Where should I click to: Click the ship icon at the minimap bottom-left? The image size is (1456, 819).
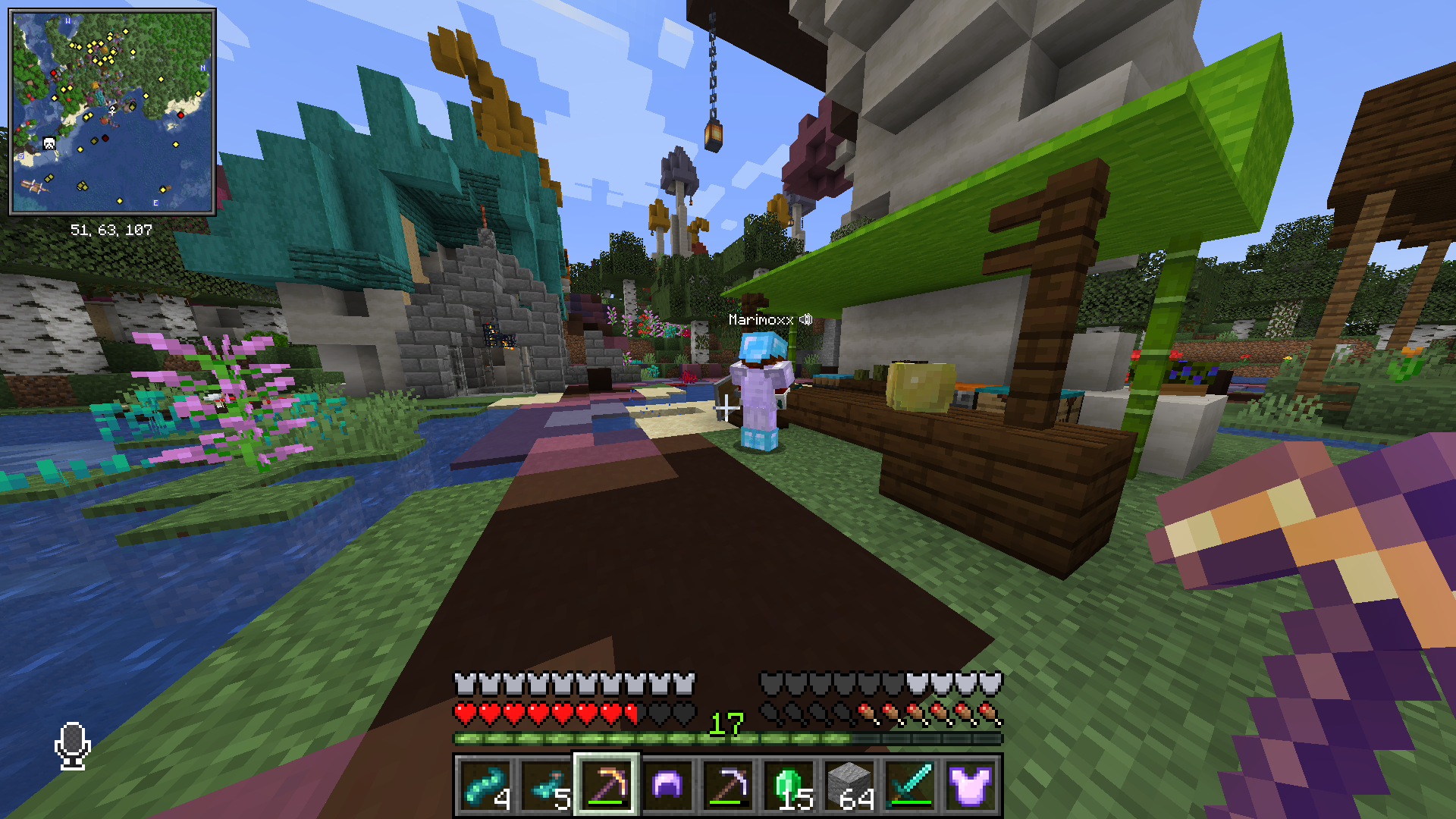point(32,187)
